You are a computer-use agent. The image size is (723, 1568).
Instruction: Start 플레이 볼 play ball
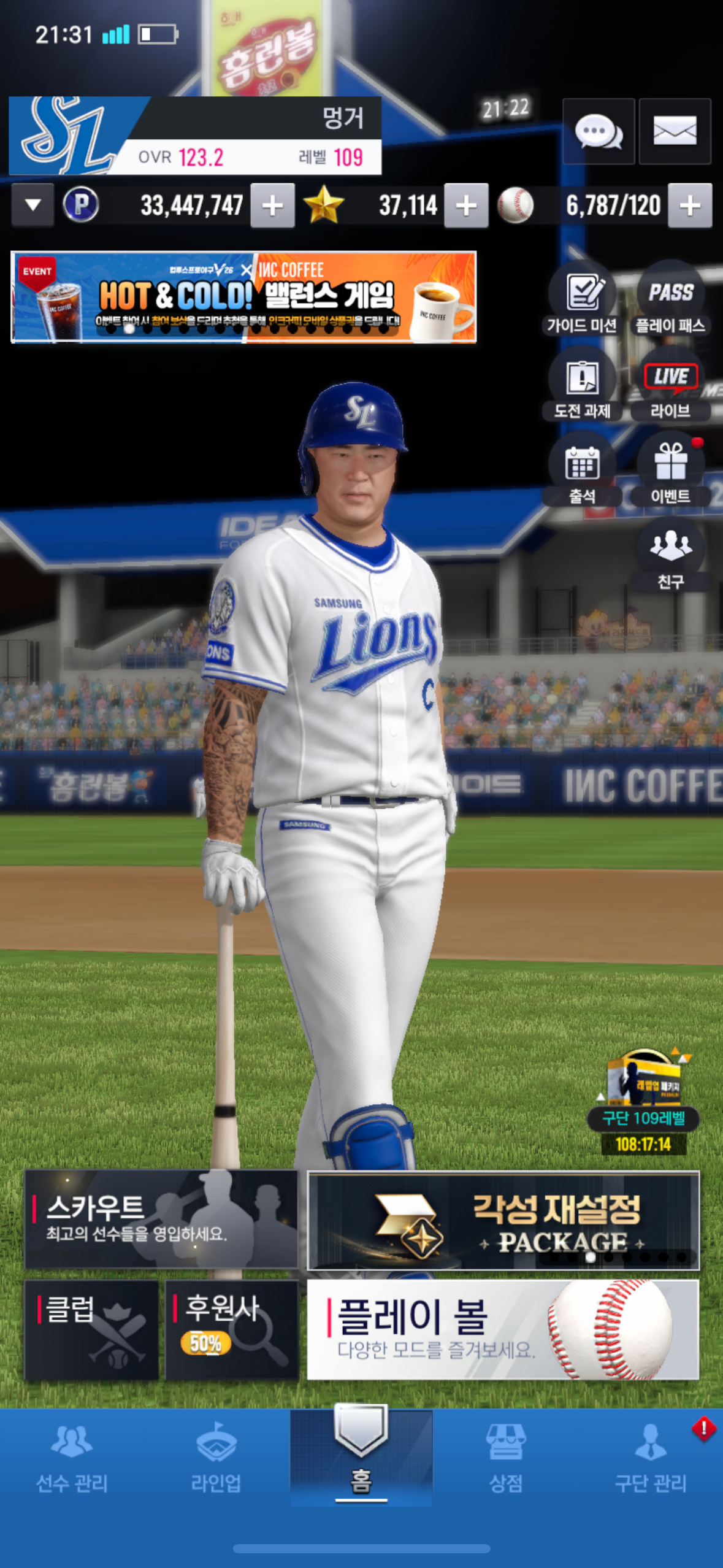point(502,1329)
